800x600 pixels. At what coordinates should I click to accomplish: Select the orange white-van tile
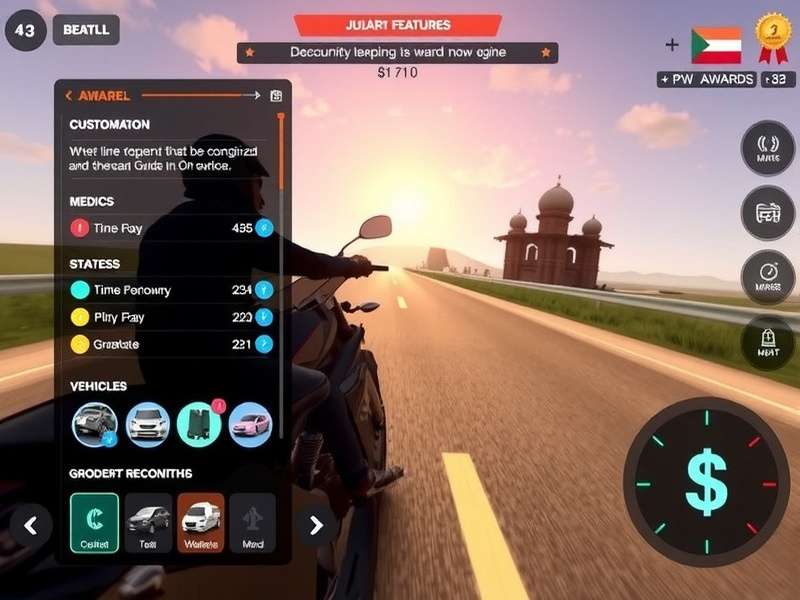(201, 522)
